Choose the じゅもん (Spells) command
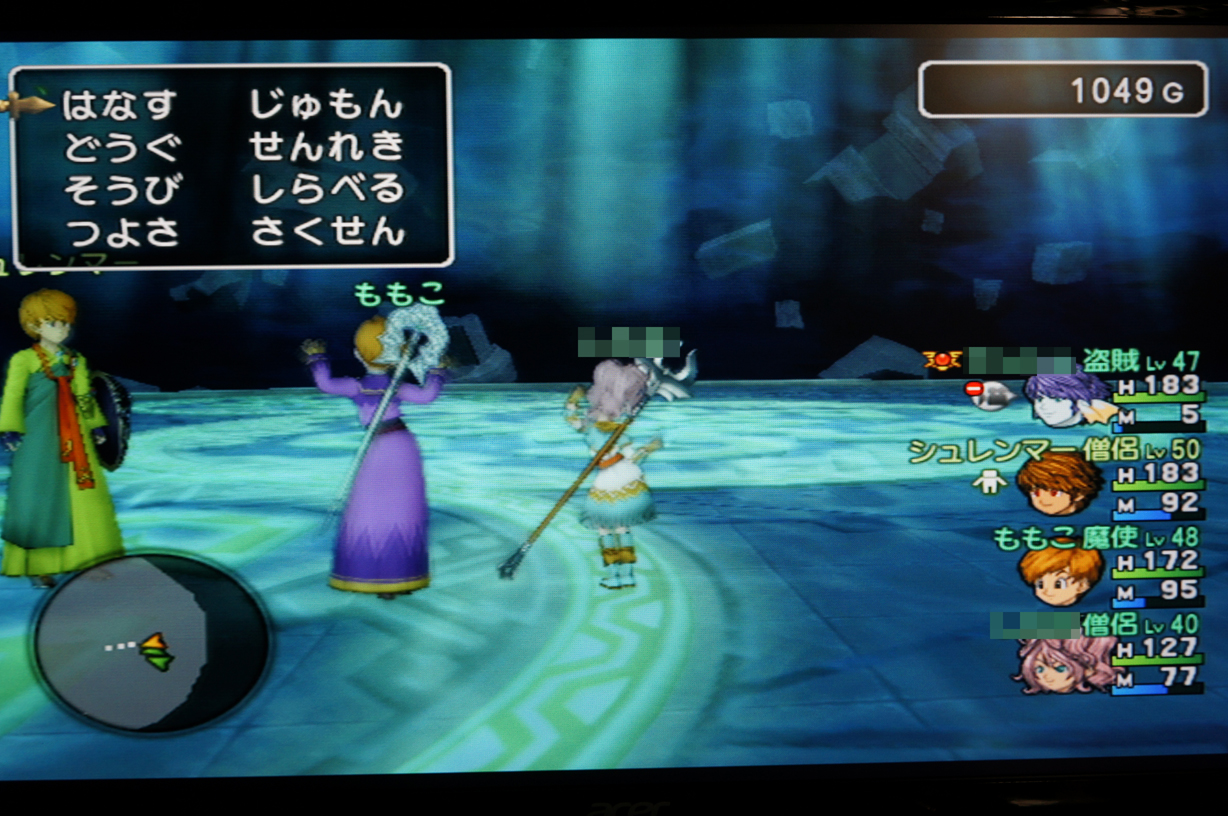The image size is (1228, 816). point(326,104)
